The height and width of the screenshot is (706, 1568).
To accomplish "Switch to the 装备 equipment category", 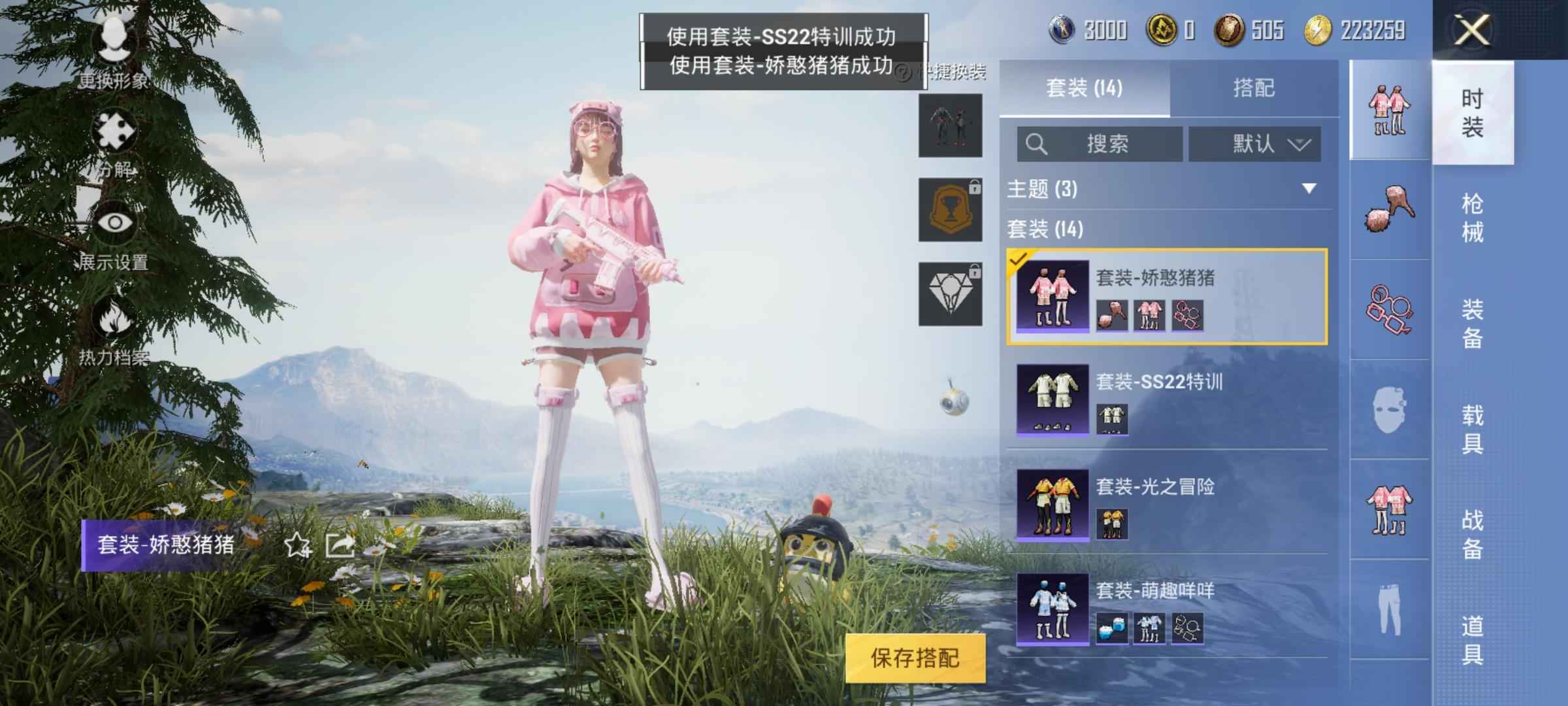I will click(1472, 324).
